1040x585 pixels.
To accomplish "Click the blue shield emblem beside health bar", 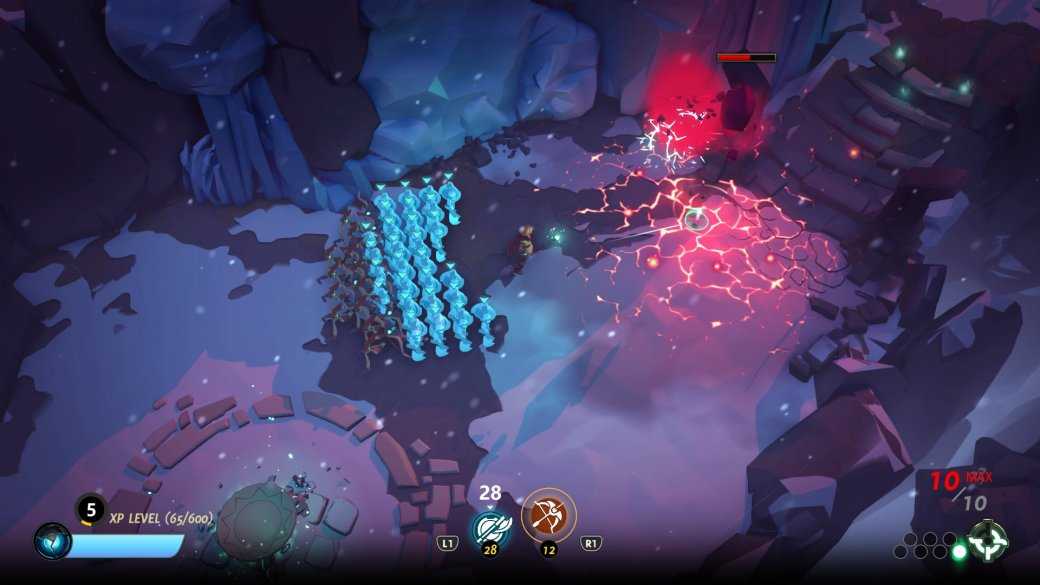I will [x=52, y=541].
